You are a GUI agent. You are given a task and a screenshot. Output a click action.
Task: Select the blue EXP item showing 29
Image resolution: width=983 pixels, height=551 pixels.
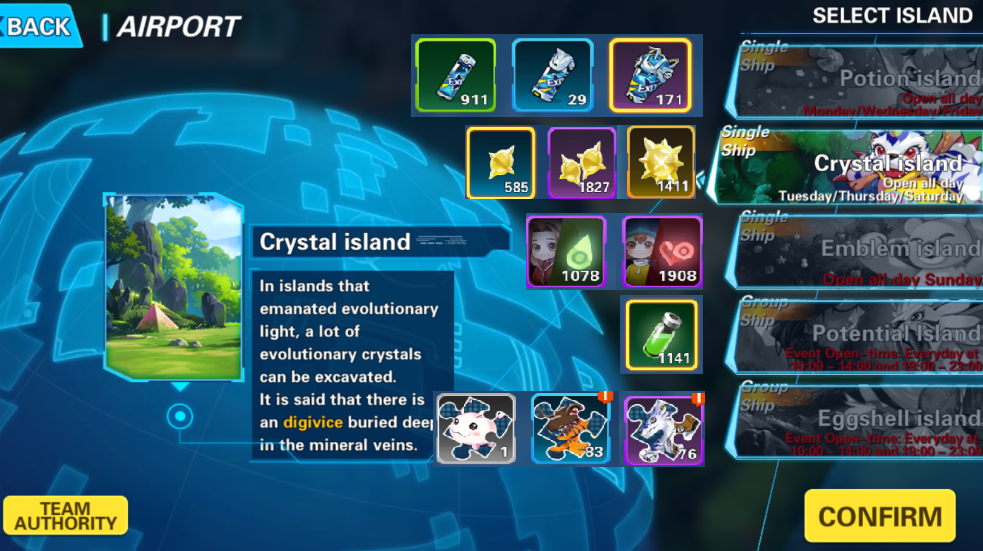pyautogui.click(x=551, y=75)
